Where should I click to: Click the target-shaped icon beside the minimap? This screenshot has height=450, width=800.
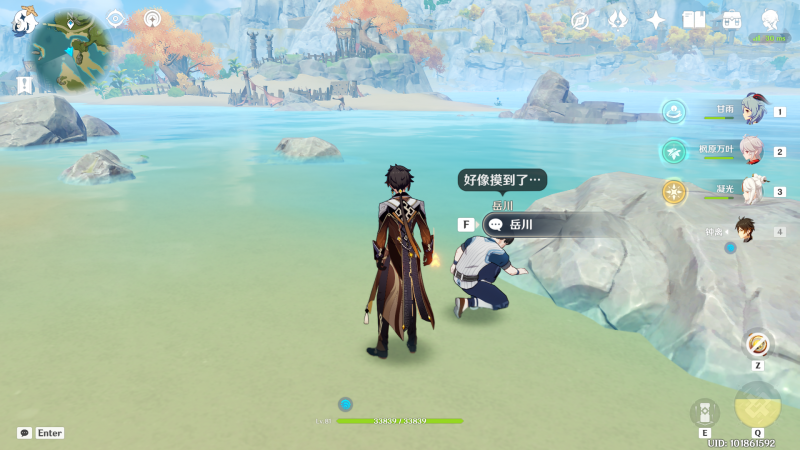coord(115,18)
